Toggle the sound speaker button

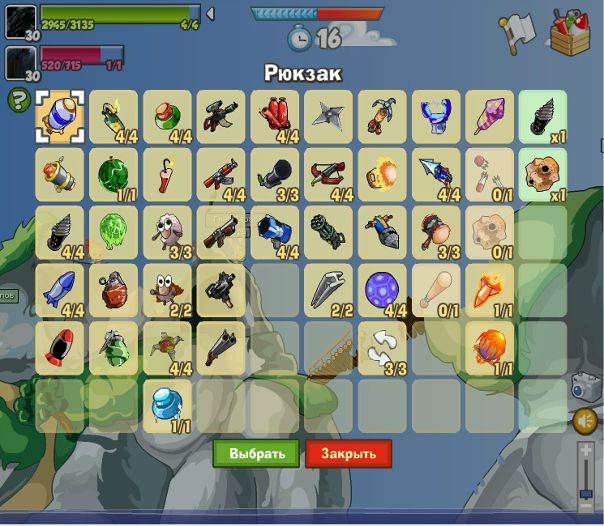coord(586,420)
